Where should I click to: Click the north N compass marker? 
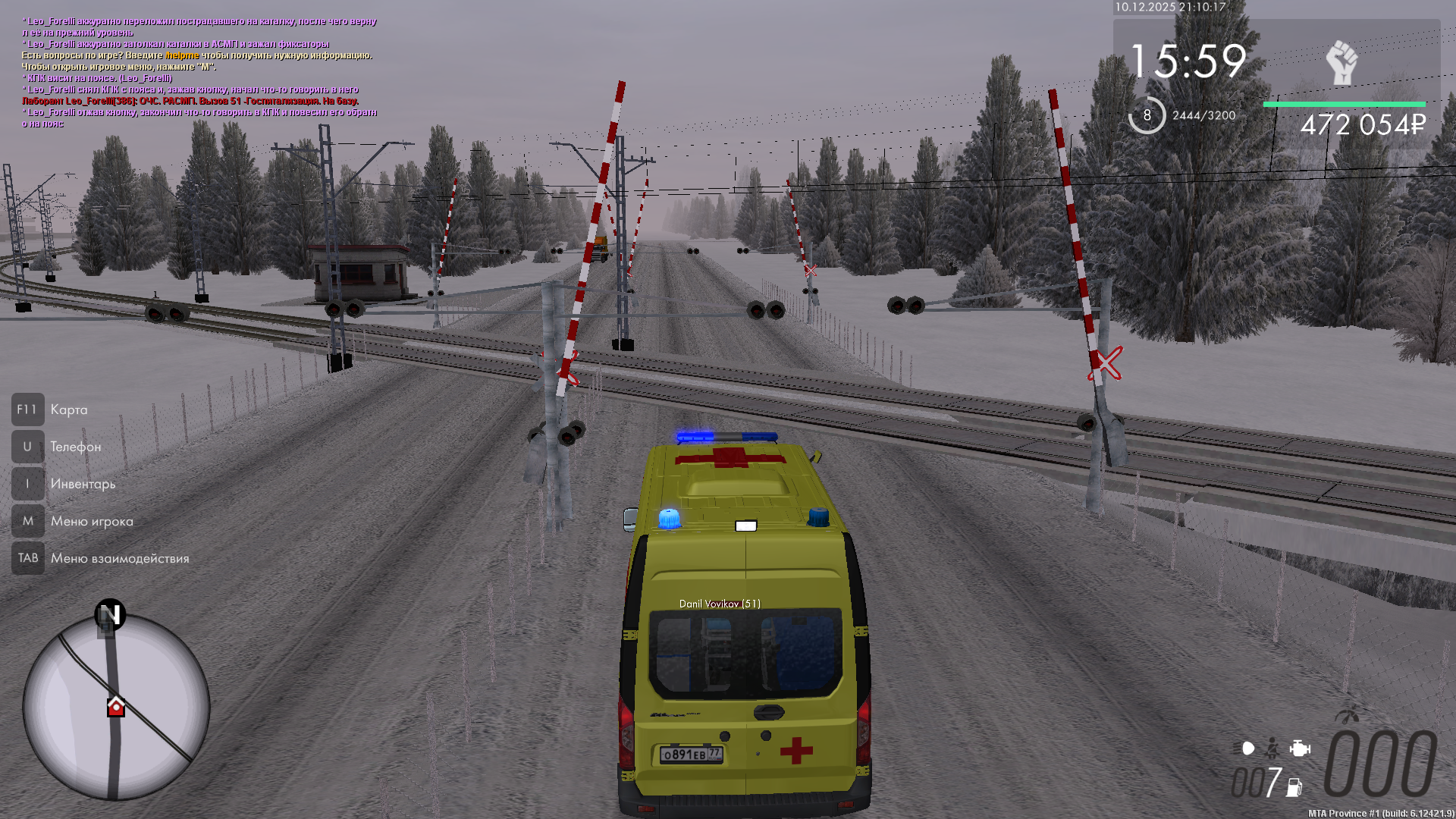(x=110, y=614)
